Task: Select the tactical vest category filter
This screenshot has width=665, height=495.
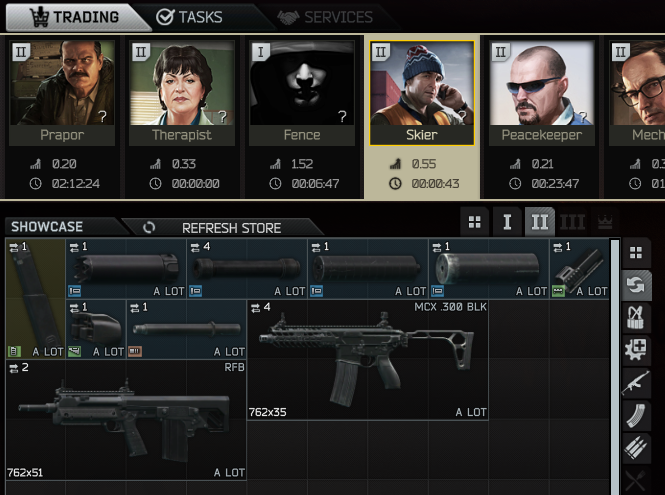Action: click(635, 317)
